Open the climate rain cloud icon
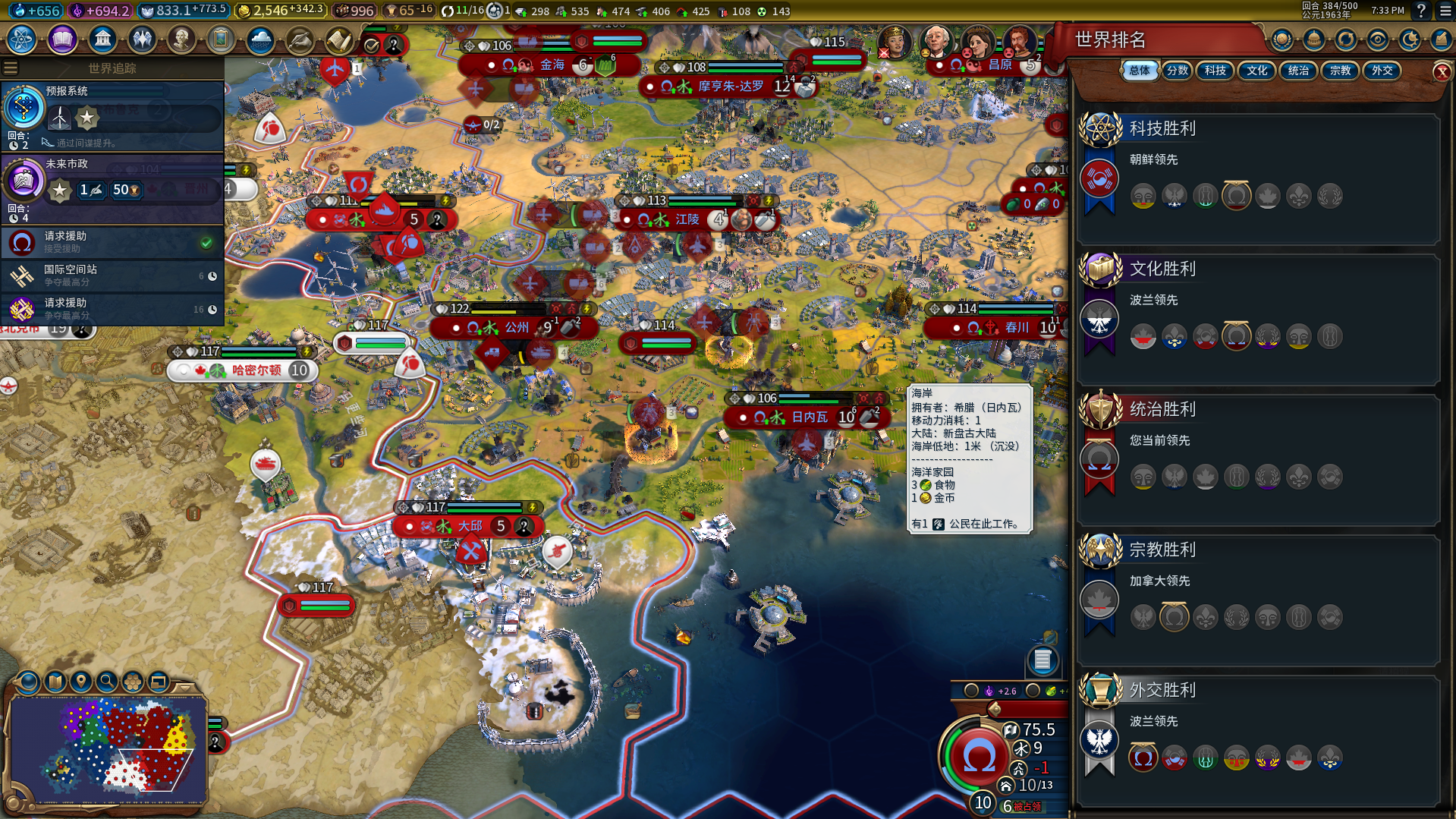1456x819 pixels. (260, 39)
